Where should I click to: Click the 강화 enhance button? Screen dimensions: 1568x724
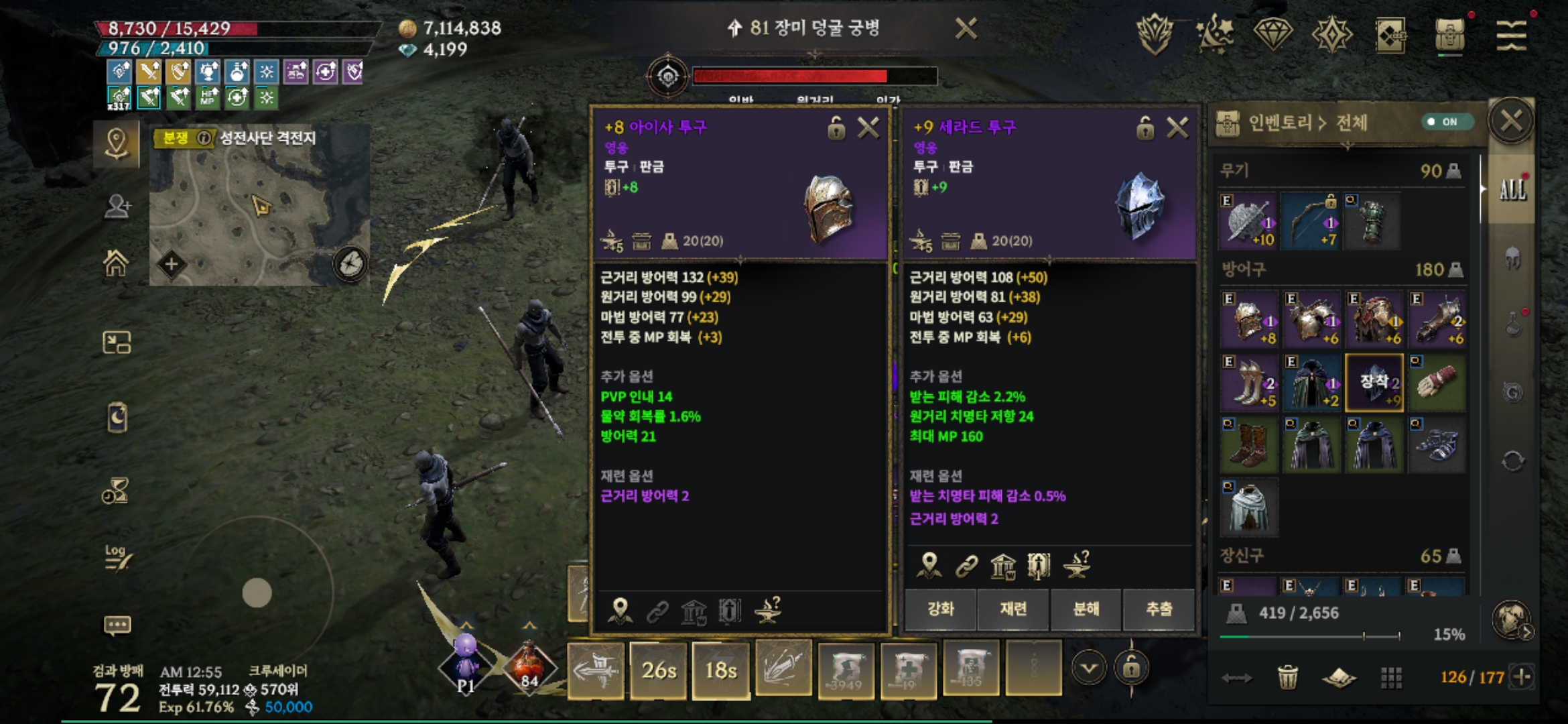pyautogui.click(x=940, y=609)
